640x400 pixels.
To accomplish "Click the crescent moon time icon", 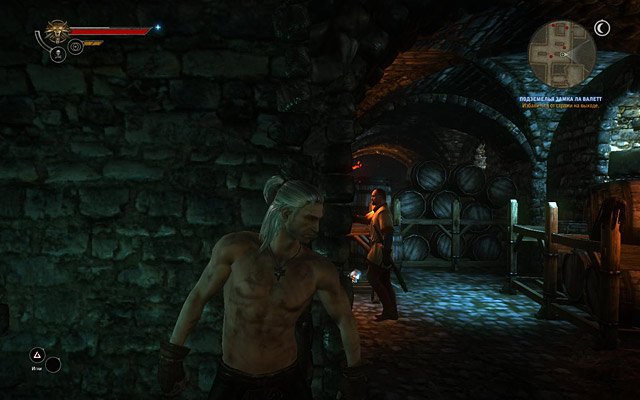I will point(602,28).
